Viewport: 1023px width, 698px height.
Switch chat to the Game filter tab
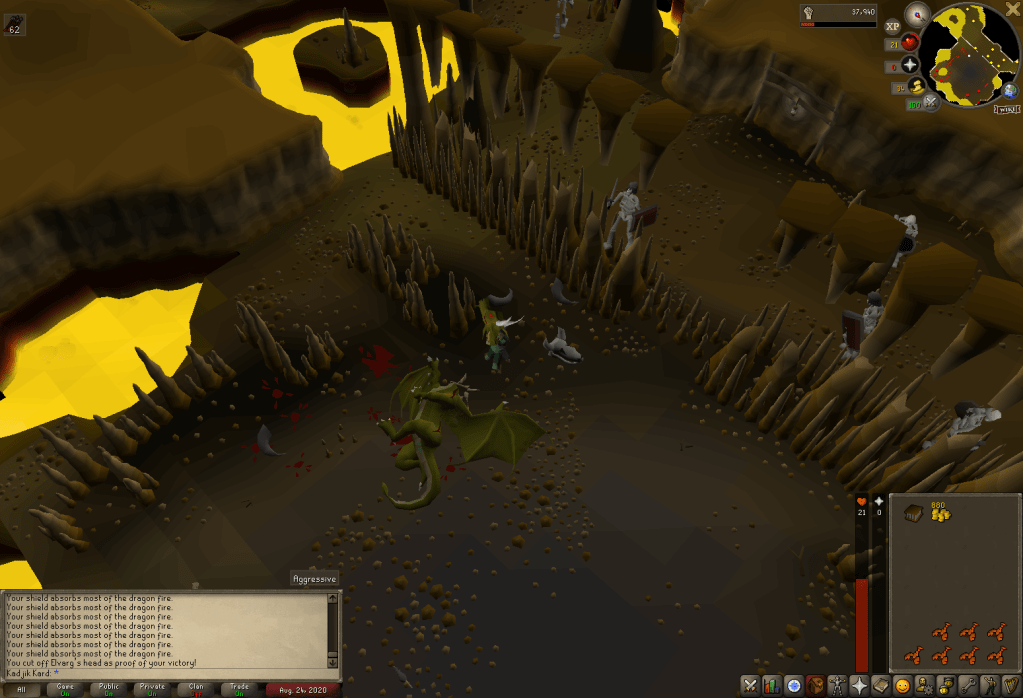tap(65, 688)
